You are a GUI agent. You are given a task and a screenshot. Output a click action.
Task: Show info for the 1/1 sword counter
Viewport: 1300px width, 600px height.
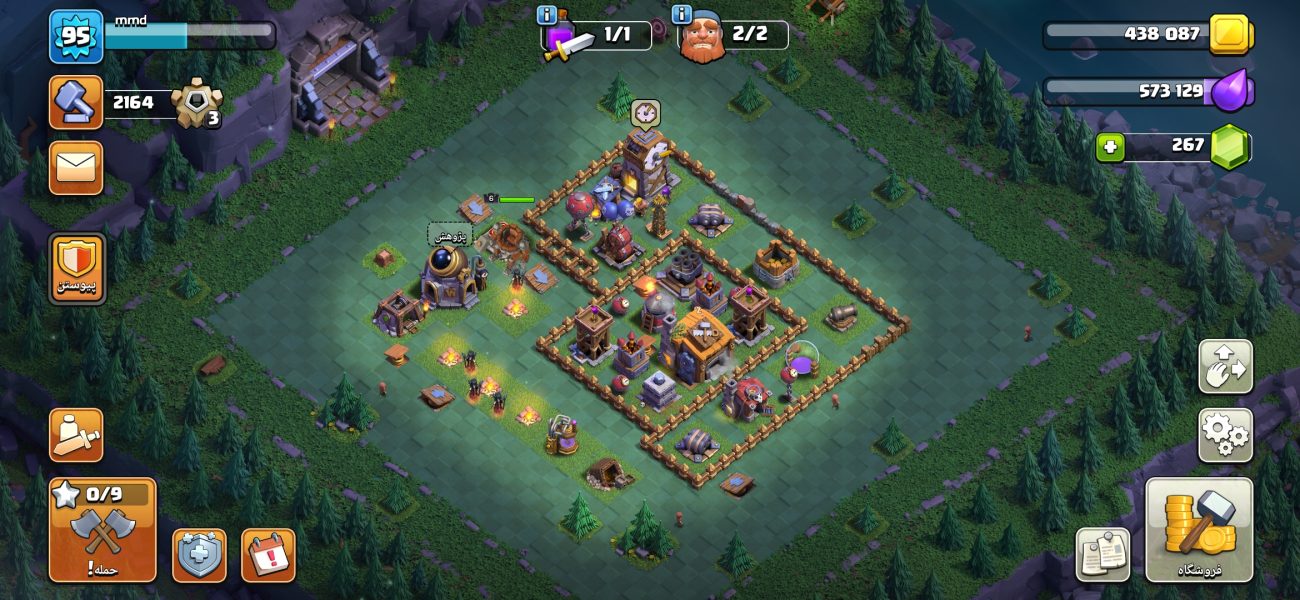(x=547, y=15)
